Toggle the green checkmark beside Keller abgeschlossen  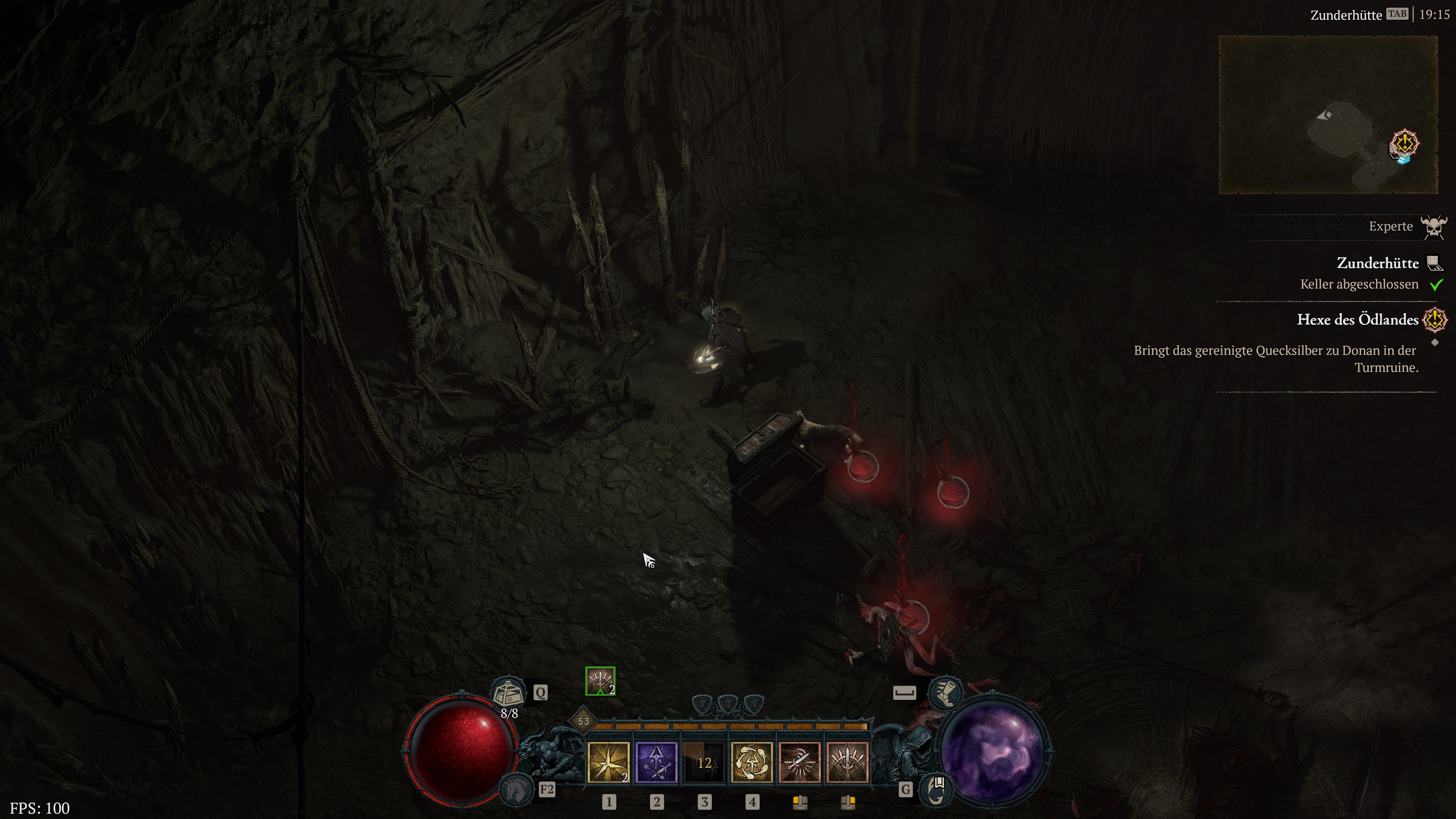(x=1436, y=285)
